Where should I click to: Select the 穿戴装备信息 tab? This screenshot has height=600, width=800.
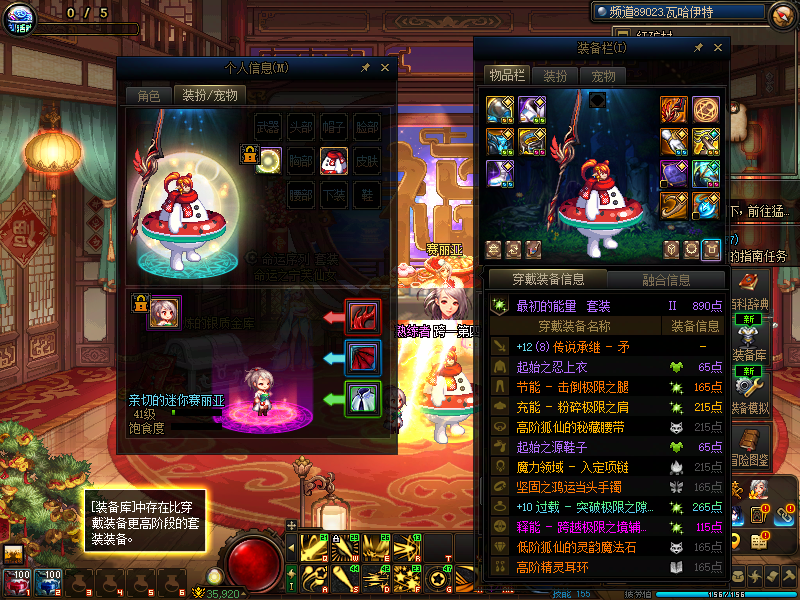(x=547, y=280)
